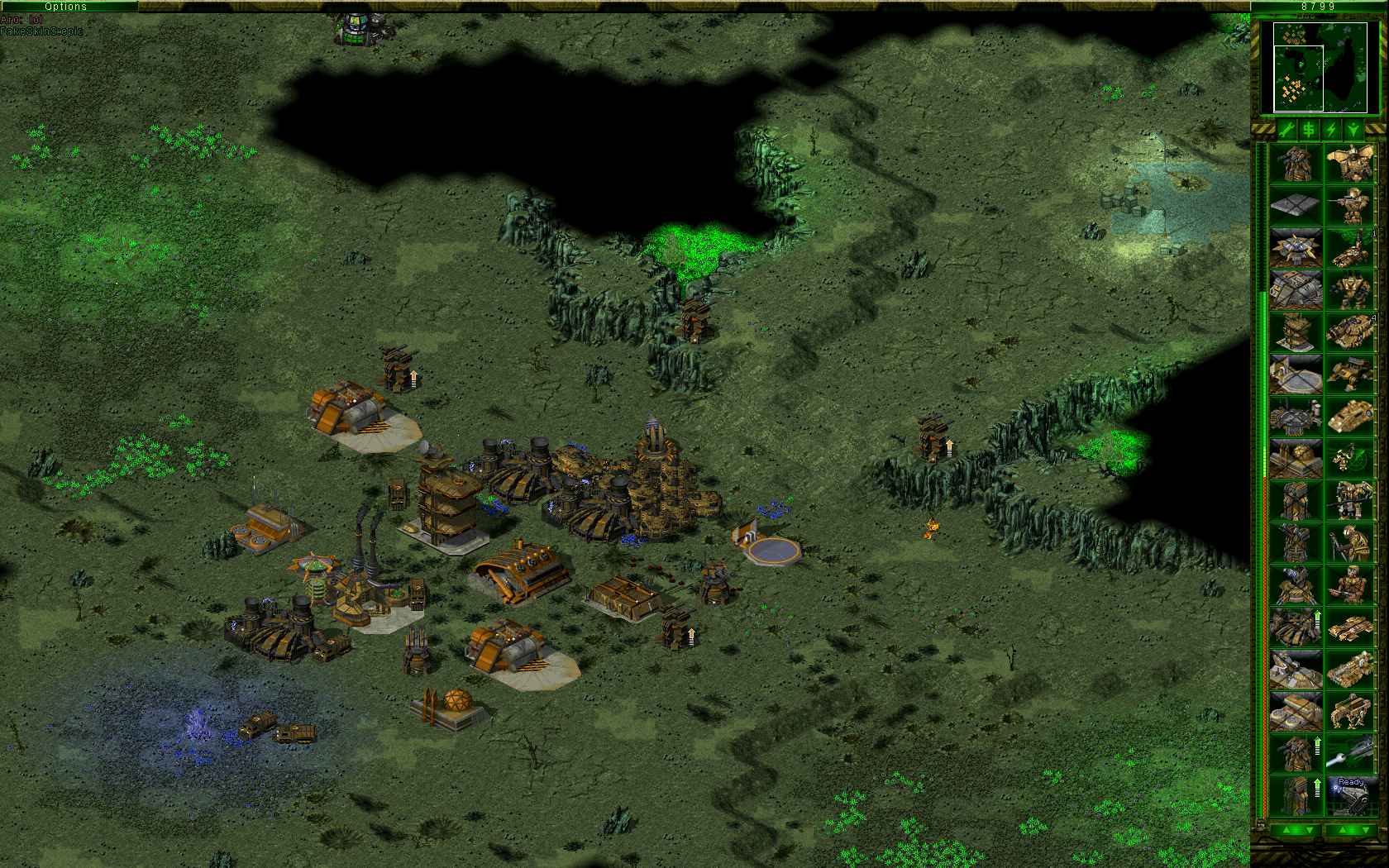
Task: Toggle the sell dollar-sign button
Action: [x=1309, y=130]
